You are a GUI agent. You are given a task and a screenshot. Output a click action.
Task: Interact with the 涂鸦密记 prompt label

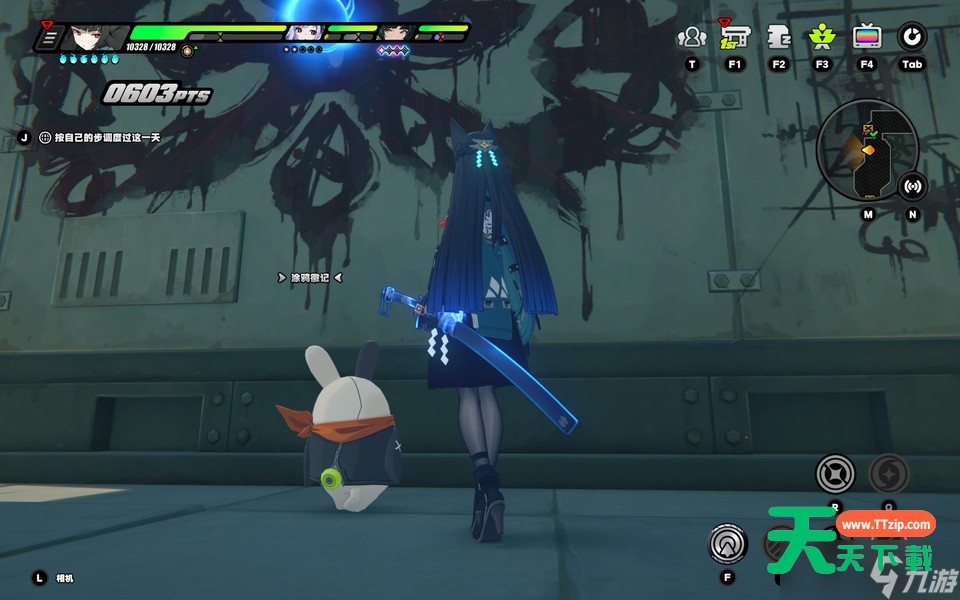click(x=310, y=277)
